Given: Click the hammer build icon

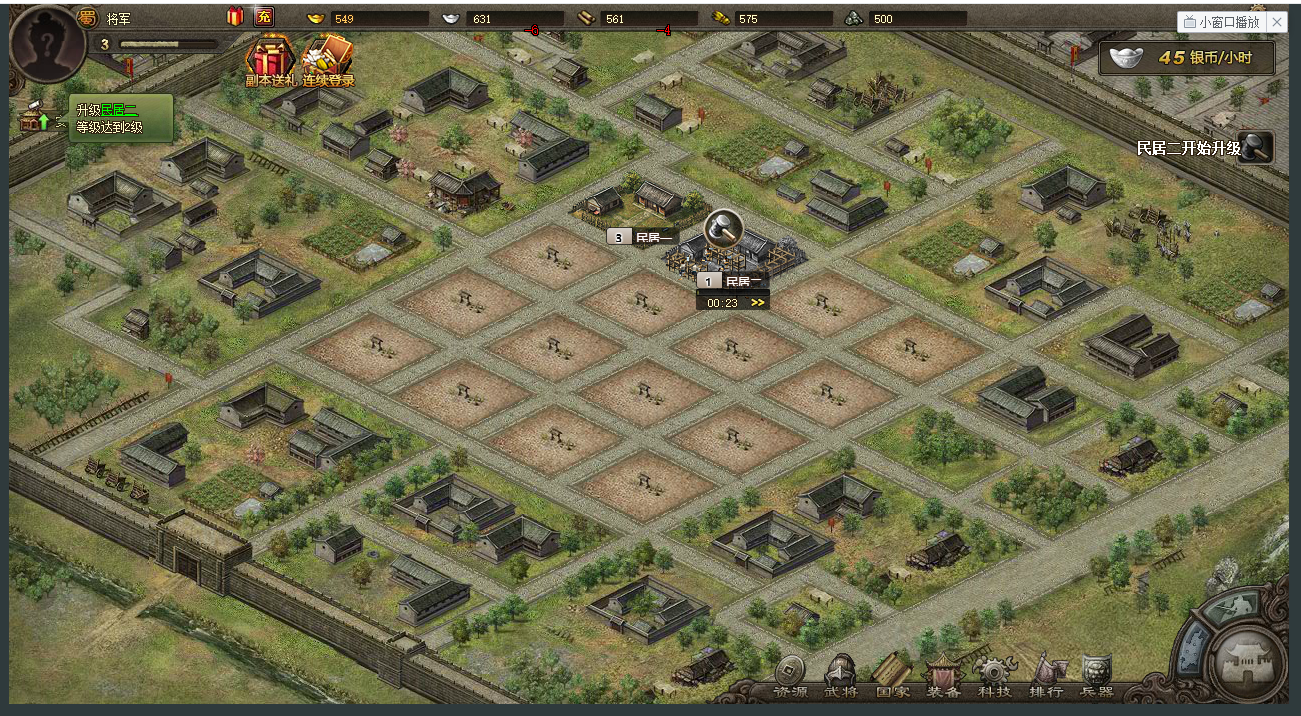Looking at the screenshot, I should 723,229.
